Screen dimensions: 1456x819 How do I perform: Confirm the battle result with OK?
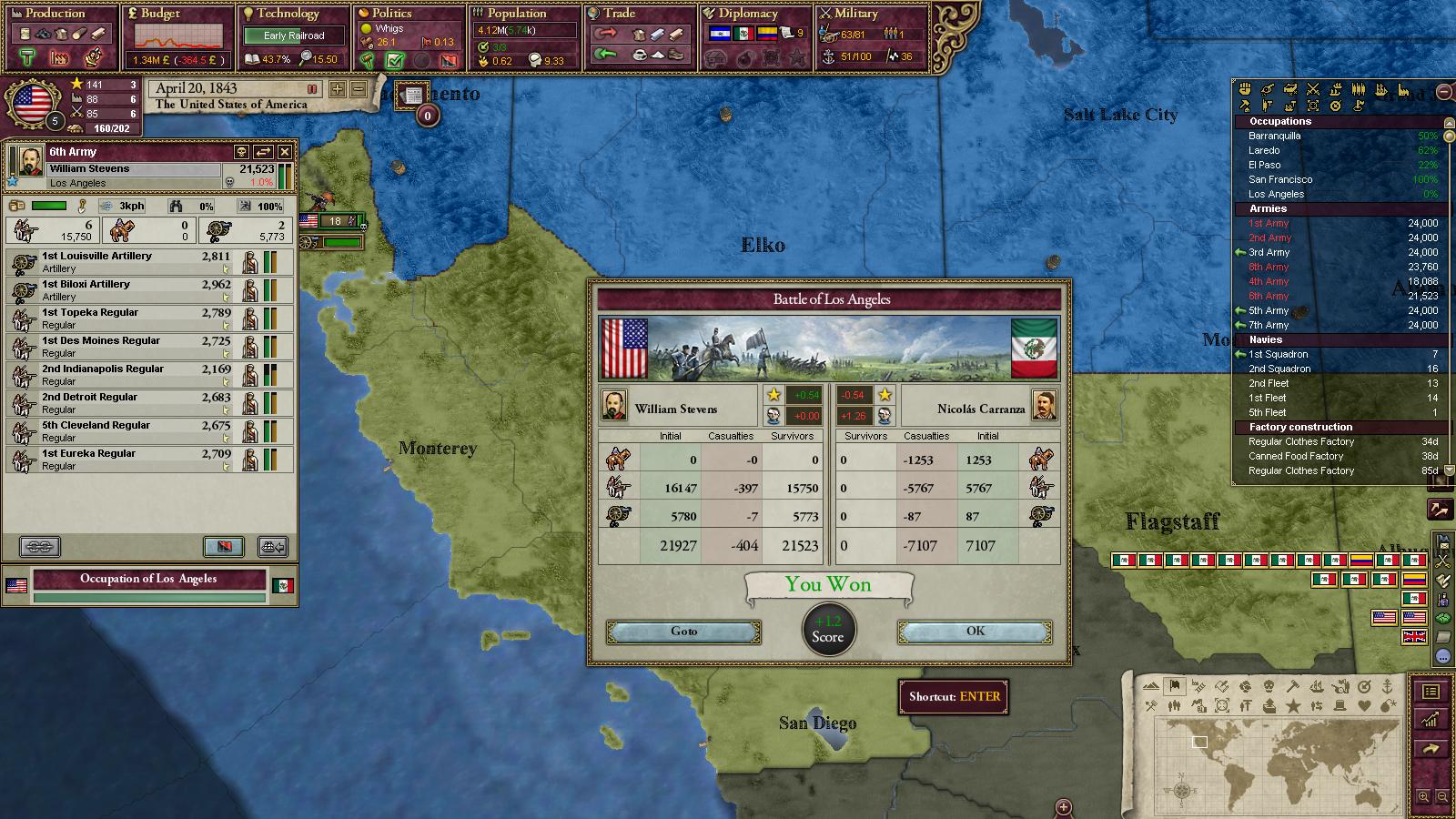point(975,632)
